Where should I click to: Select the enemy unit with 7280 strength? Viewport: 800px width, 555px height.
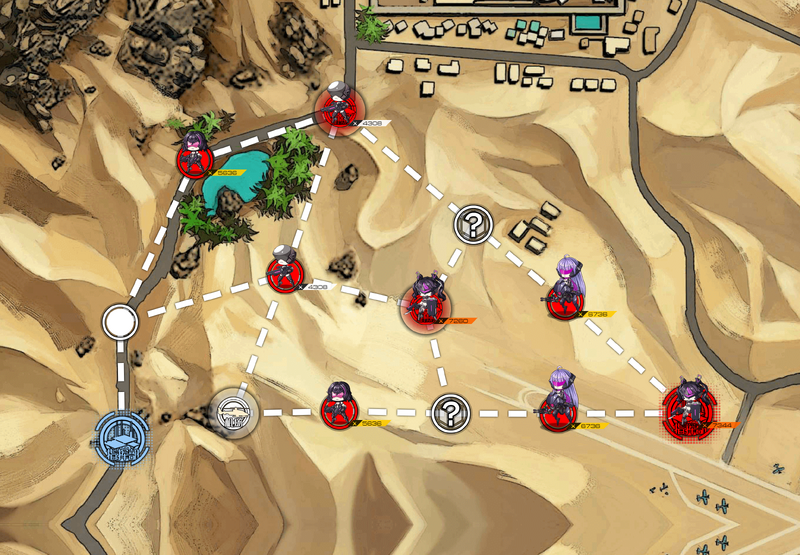(427, 307)
